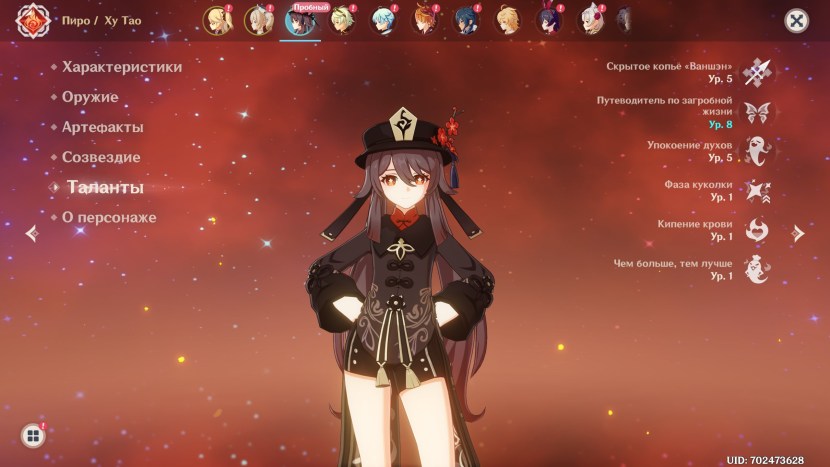Open the Скрытое копьё «Ваншэн» talent
This screenshot has height=467, width=830.
757,72
